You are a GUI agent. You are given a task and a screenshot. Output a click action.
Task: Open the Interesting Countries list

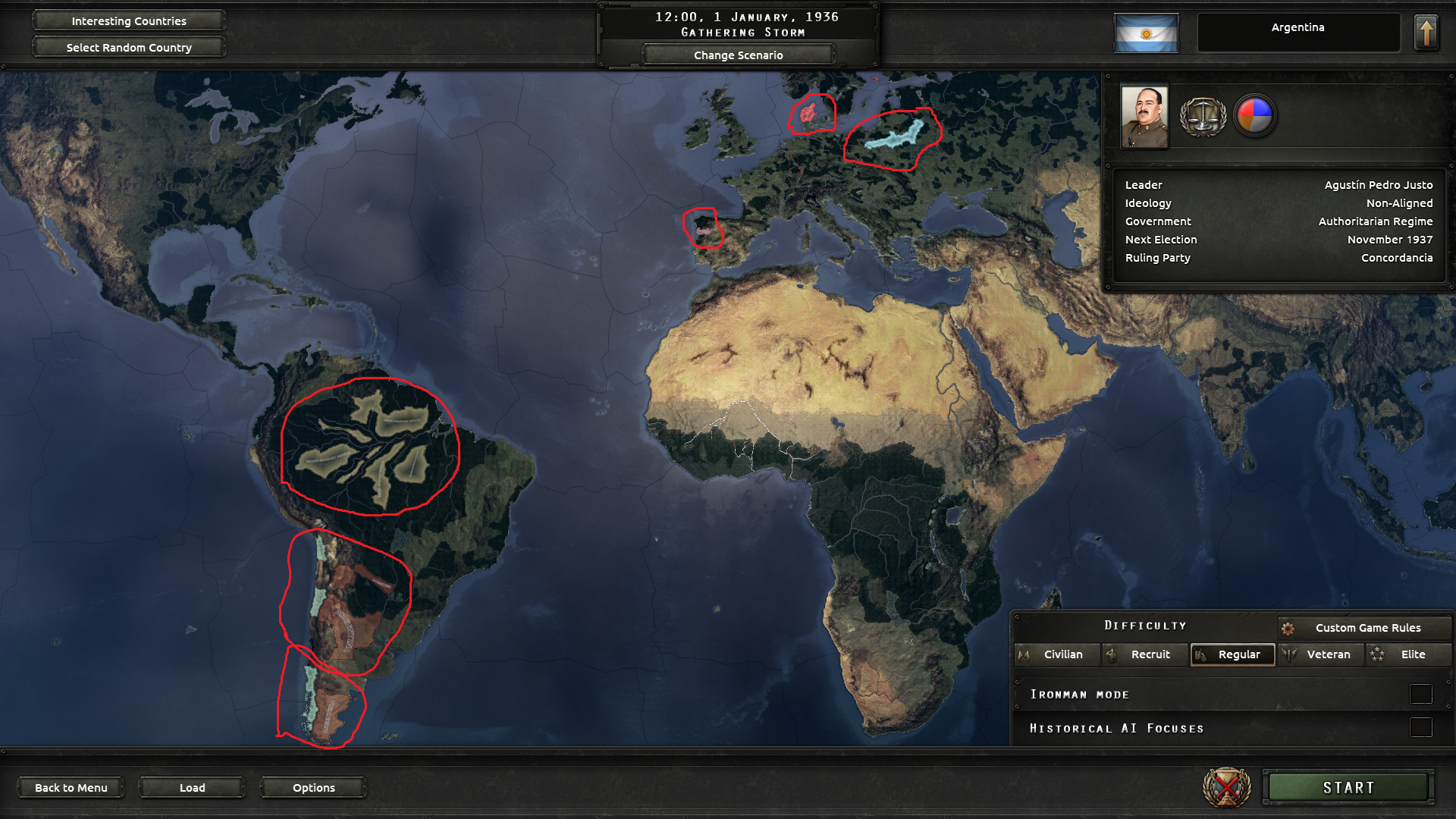click(128, 20)
